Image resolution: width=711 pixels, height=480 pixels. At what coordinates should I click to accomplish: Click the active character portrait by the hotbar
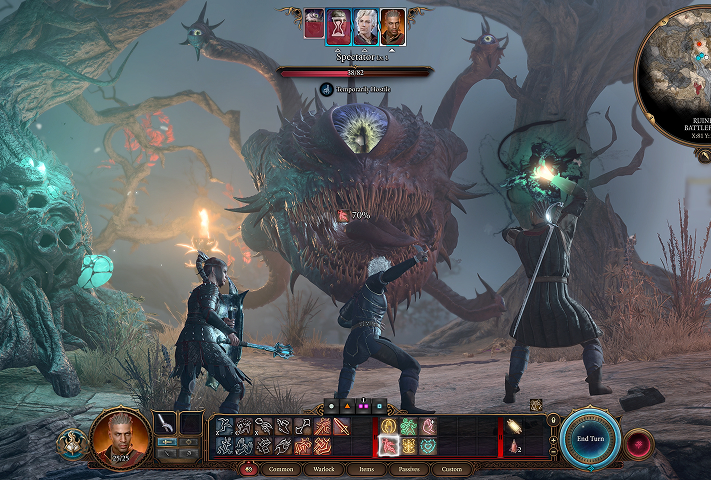[x=120, y=439]
